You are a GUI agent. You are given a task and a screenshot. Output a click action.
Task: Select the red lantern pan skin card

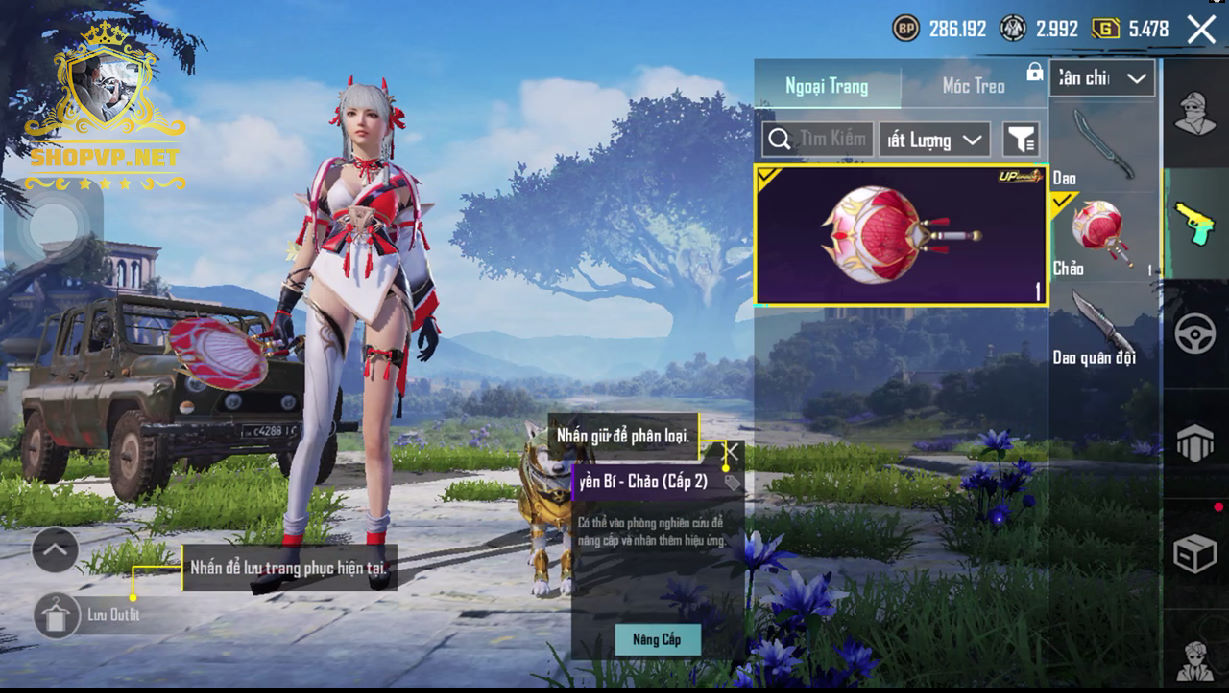click(900, 234)
